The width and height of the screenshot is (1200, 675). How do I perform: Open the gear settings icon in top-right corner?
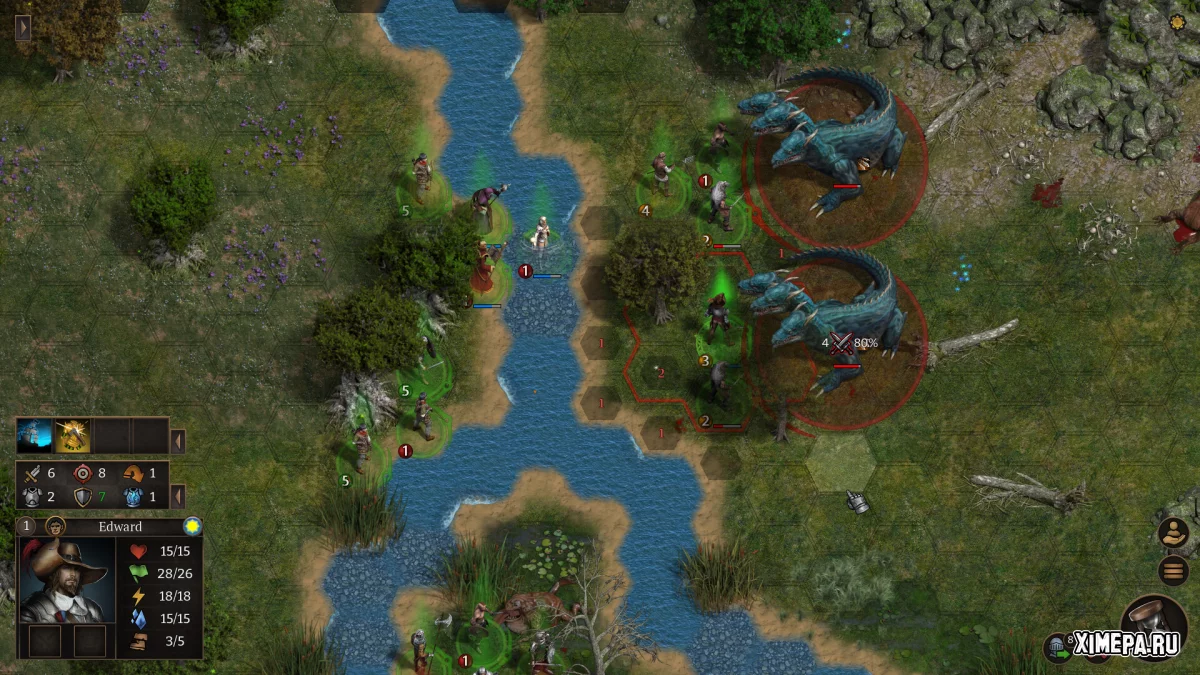[x=1176, y=23]
